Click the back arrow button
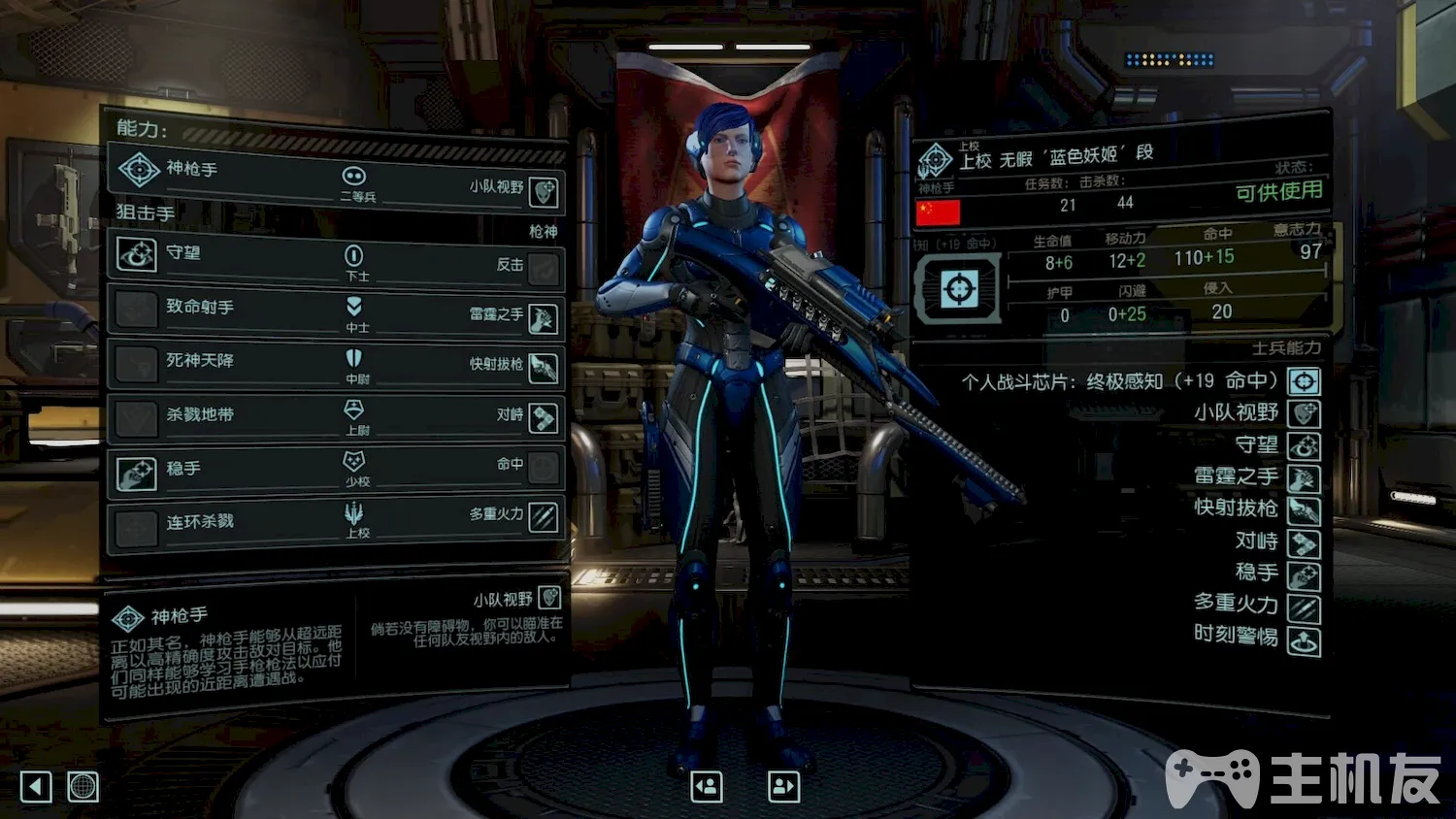 pos(36,786)
